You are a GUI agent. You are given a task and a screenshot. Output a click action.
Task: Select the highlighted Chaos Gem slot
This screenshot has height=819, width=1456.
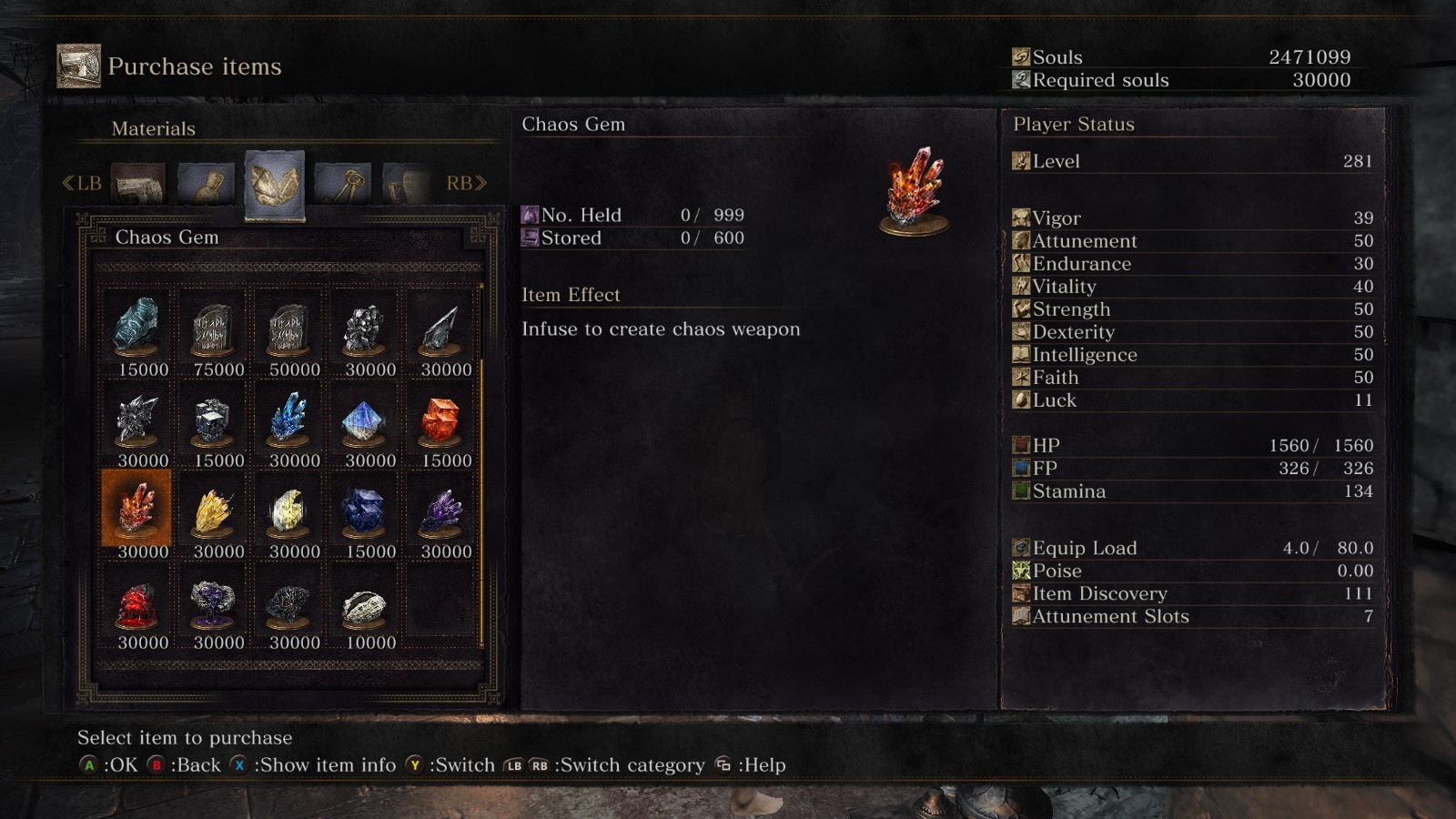click(136, 509)
